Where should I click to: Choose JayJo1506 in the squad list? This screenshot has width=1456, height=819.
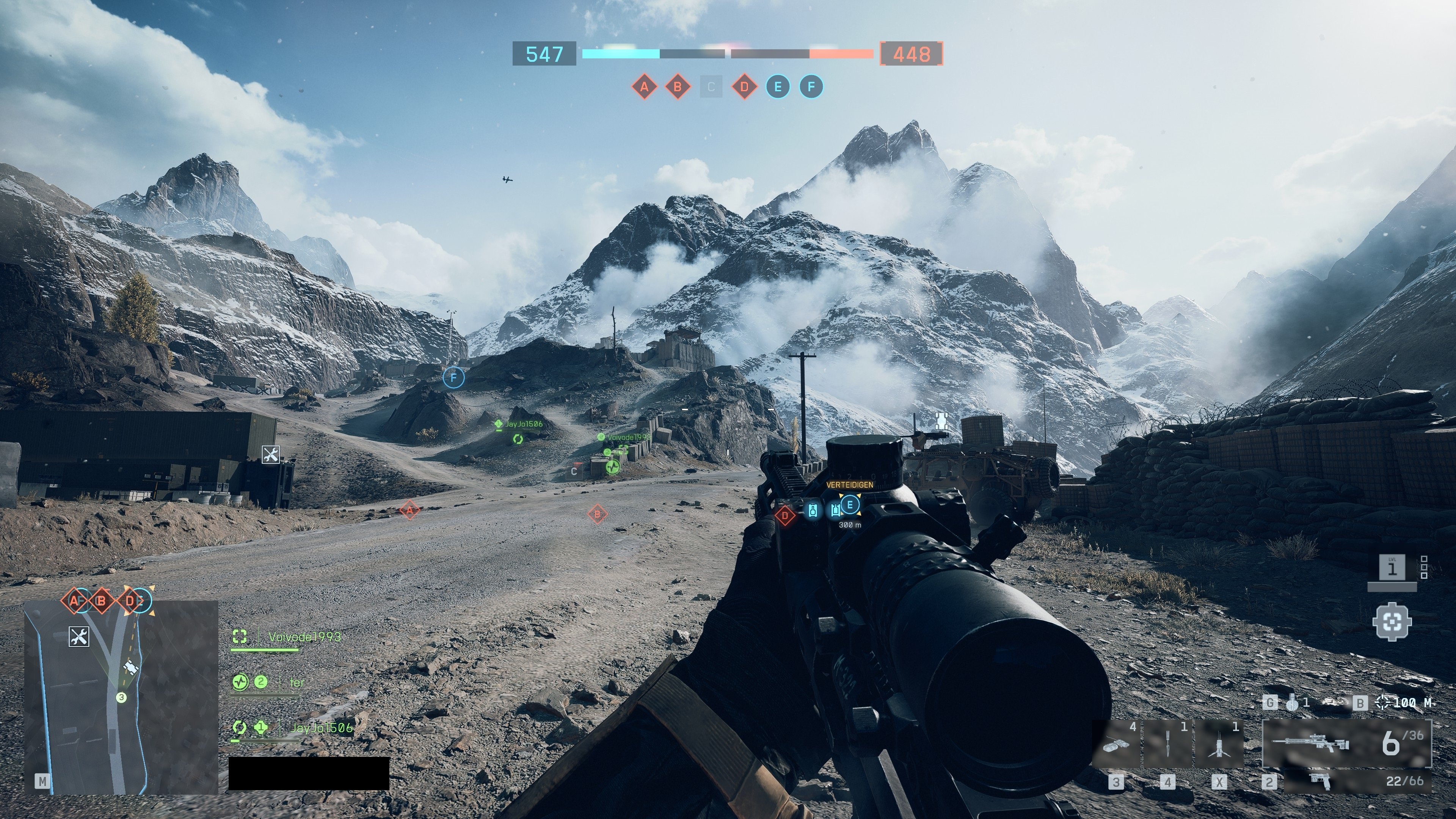coord(321,728)
